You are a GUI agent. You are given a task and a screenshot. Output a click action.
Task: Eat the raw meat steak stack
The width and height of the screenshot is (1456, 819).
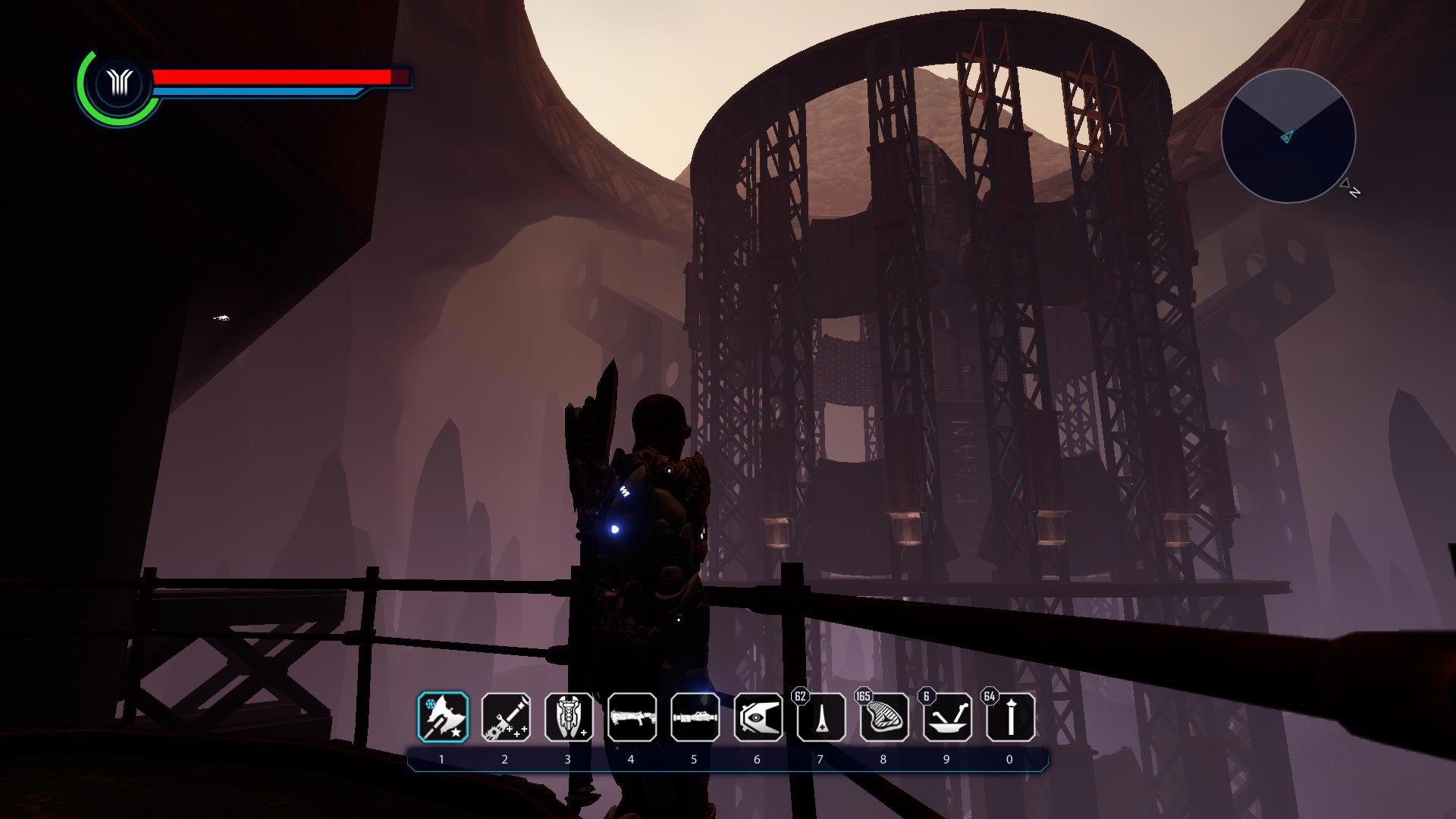click(884, 717)
